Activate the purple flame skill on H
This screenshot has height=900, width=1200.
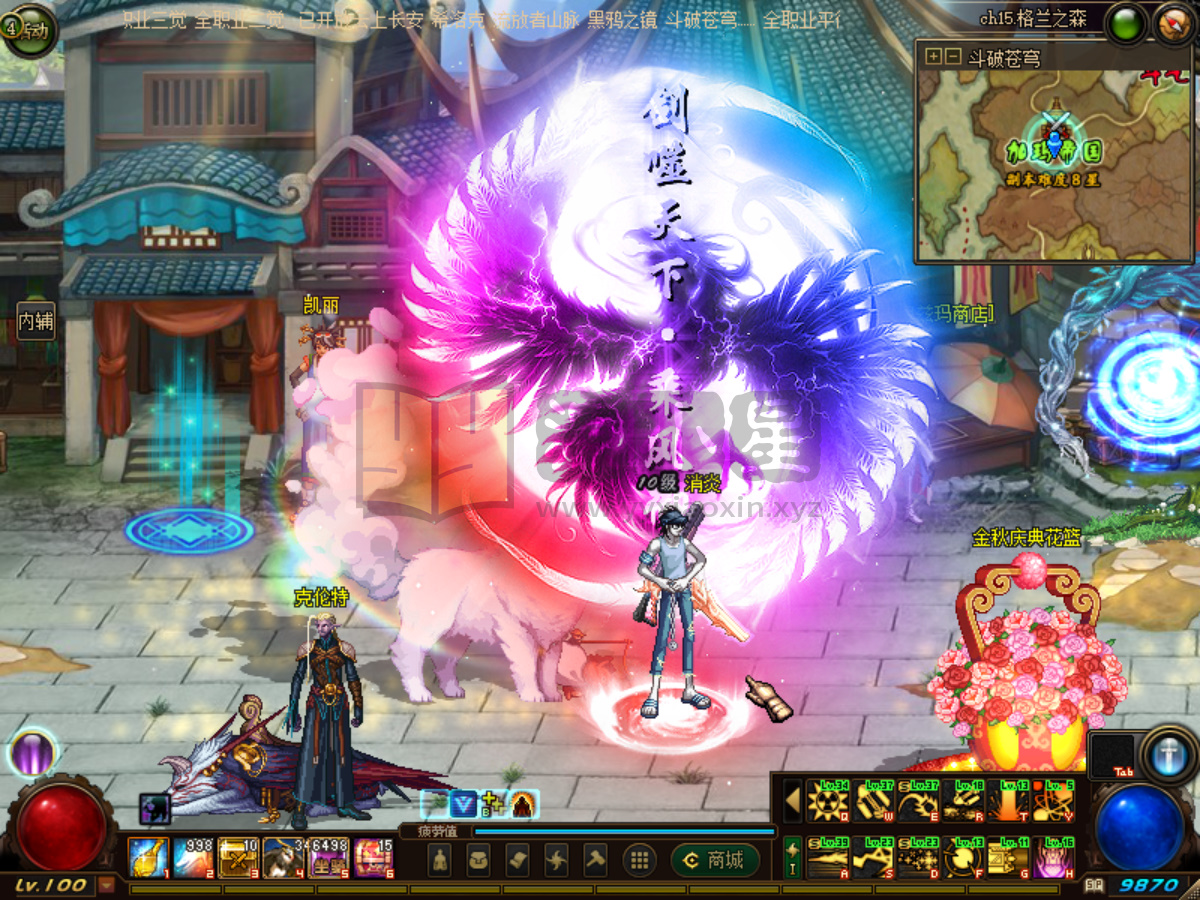tap(1053, 858)
